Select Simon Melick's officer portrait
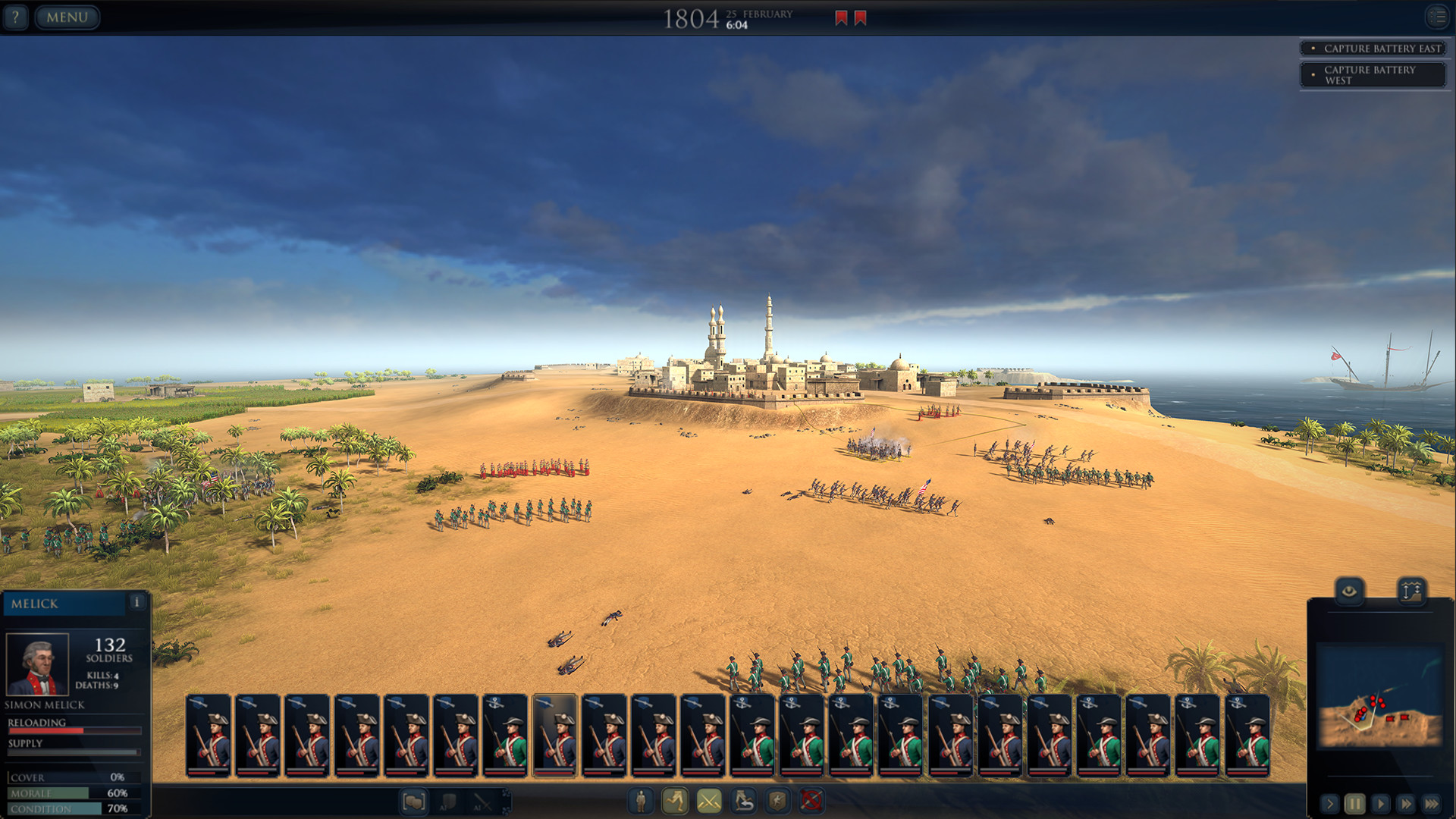This screenshot has height=819, width=1456. tap(37, 664)
